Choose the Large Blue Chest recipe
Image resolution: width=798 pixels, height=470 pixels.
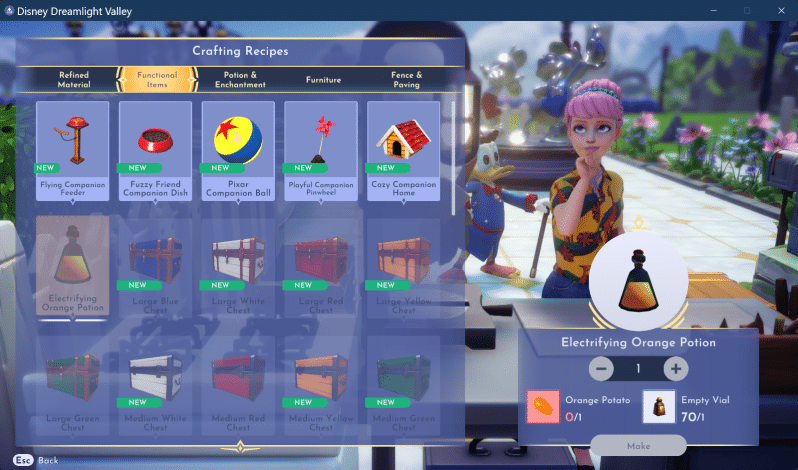(x=155, y=263)
